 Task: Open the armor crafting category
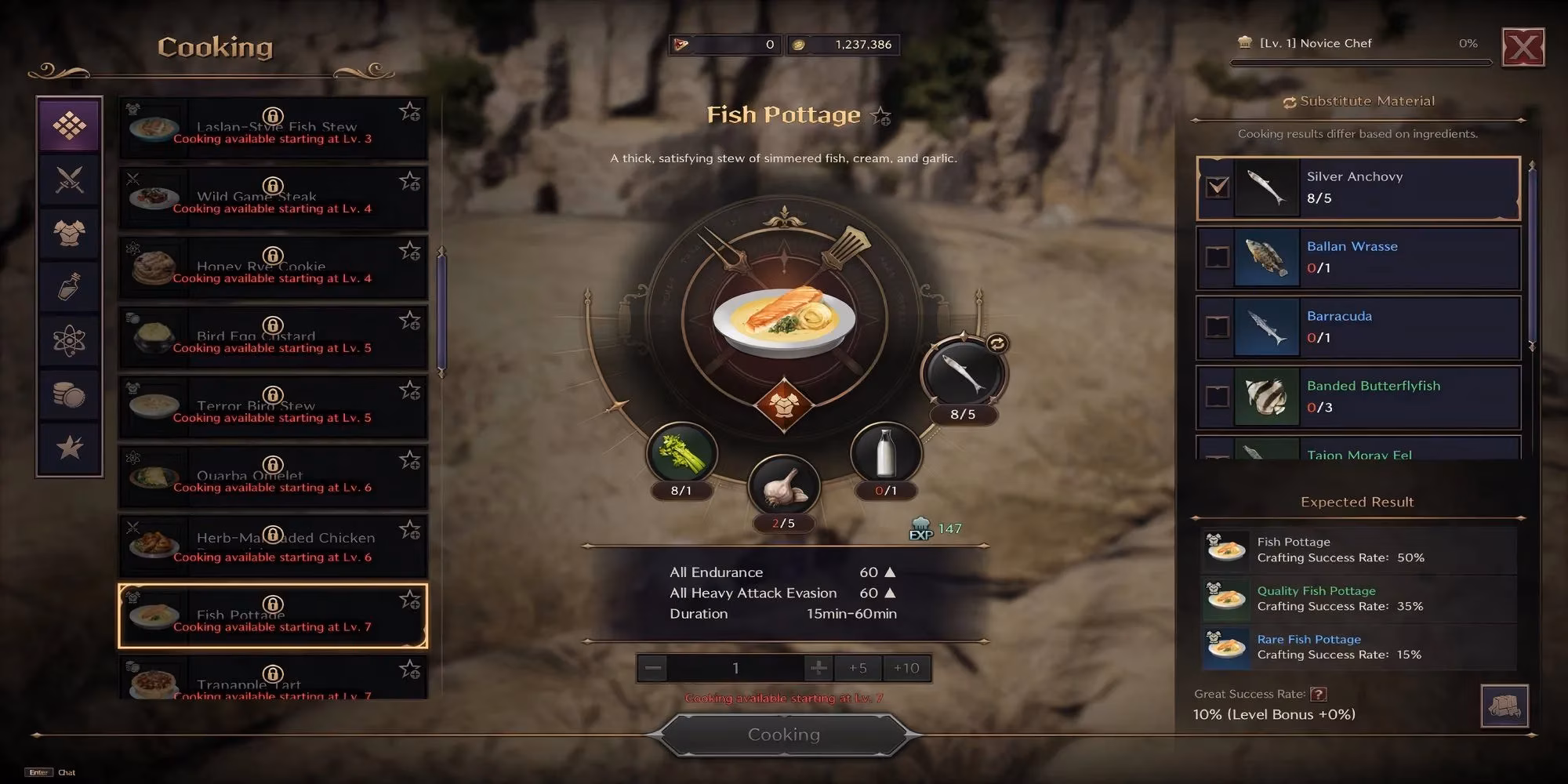click(x=69, y=234)
